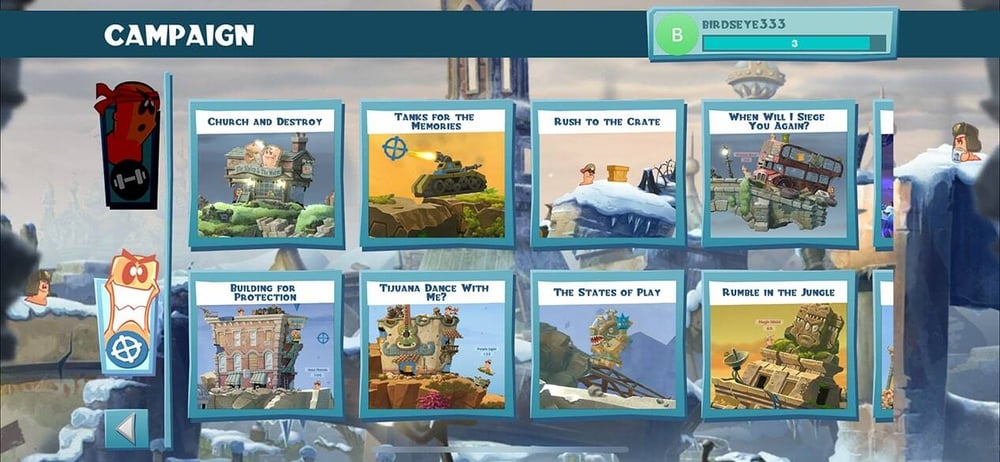Image resolution: width=1000 pixels, height=462 pixels.
Task: Launch Tijuana Dance With Me mission
Action: [x=436, y=345]
